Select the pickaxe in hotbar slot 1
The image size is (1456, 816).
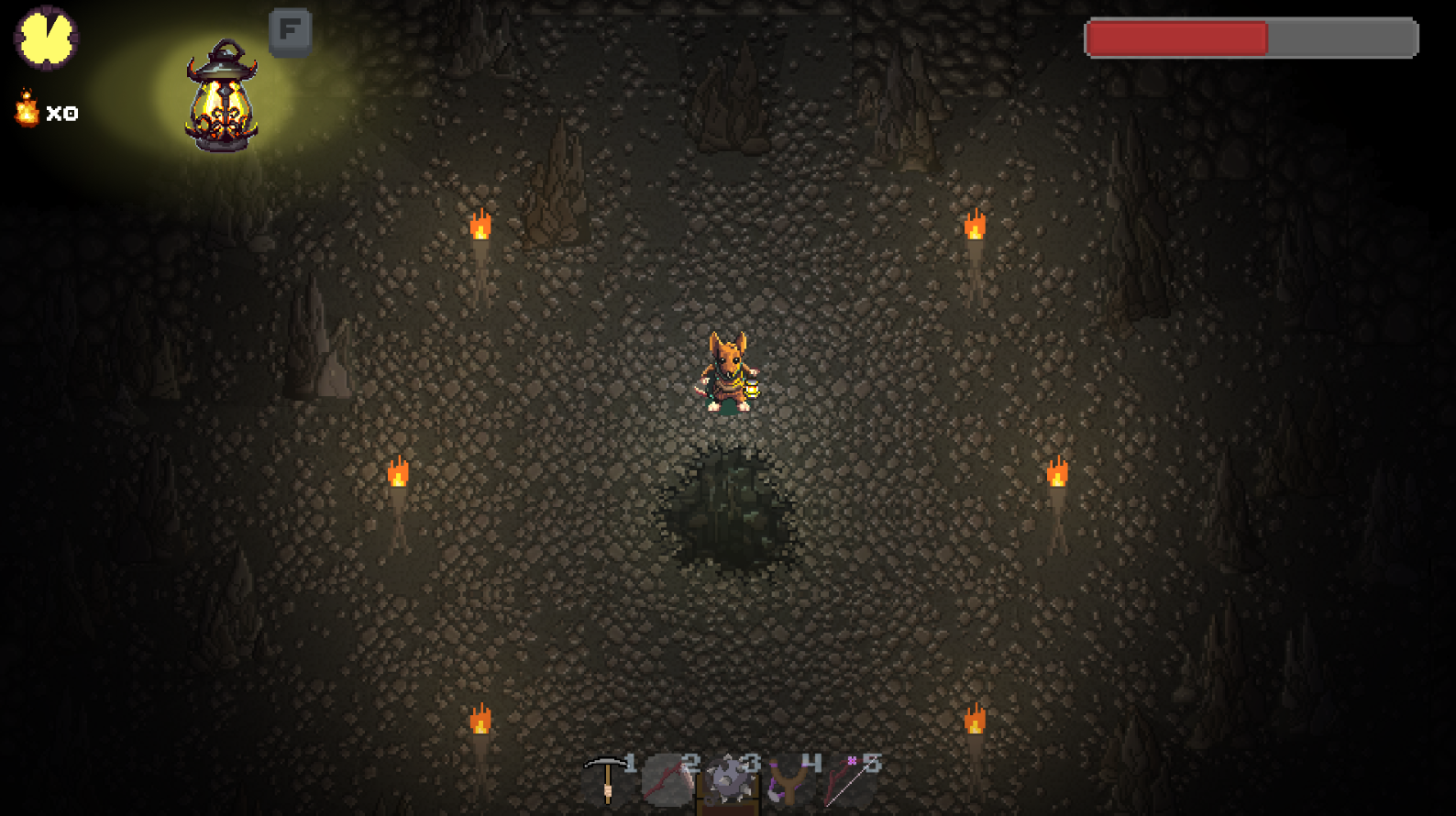click(606, 780)
